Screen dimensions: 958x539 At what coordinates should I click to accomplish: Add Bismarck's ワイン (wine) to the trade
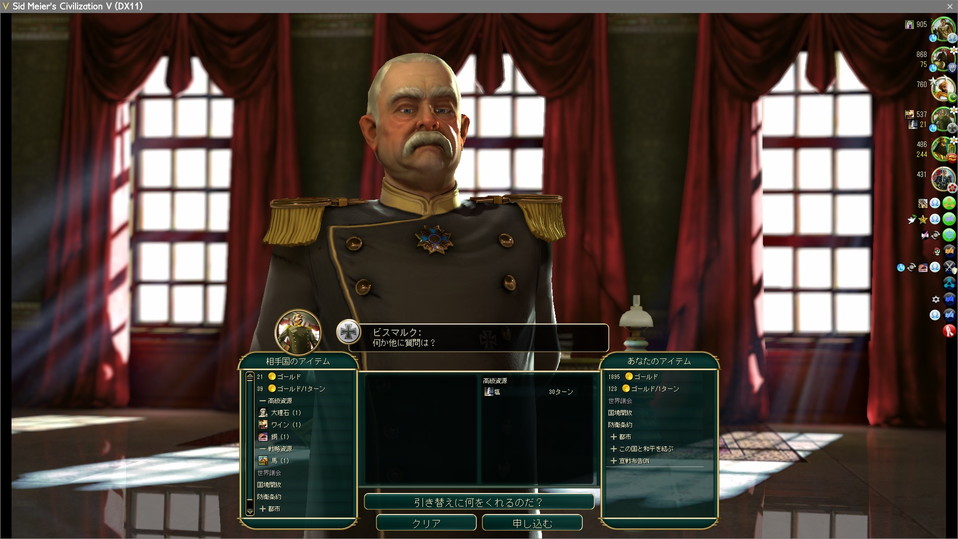tap(285, 424)
